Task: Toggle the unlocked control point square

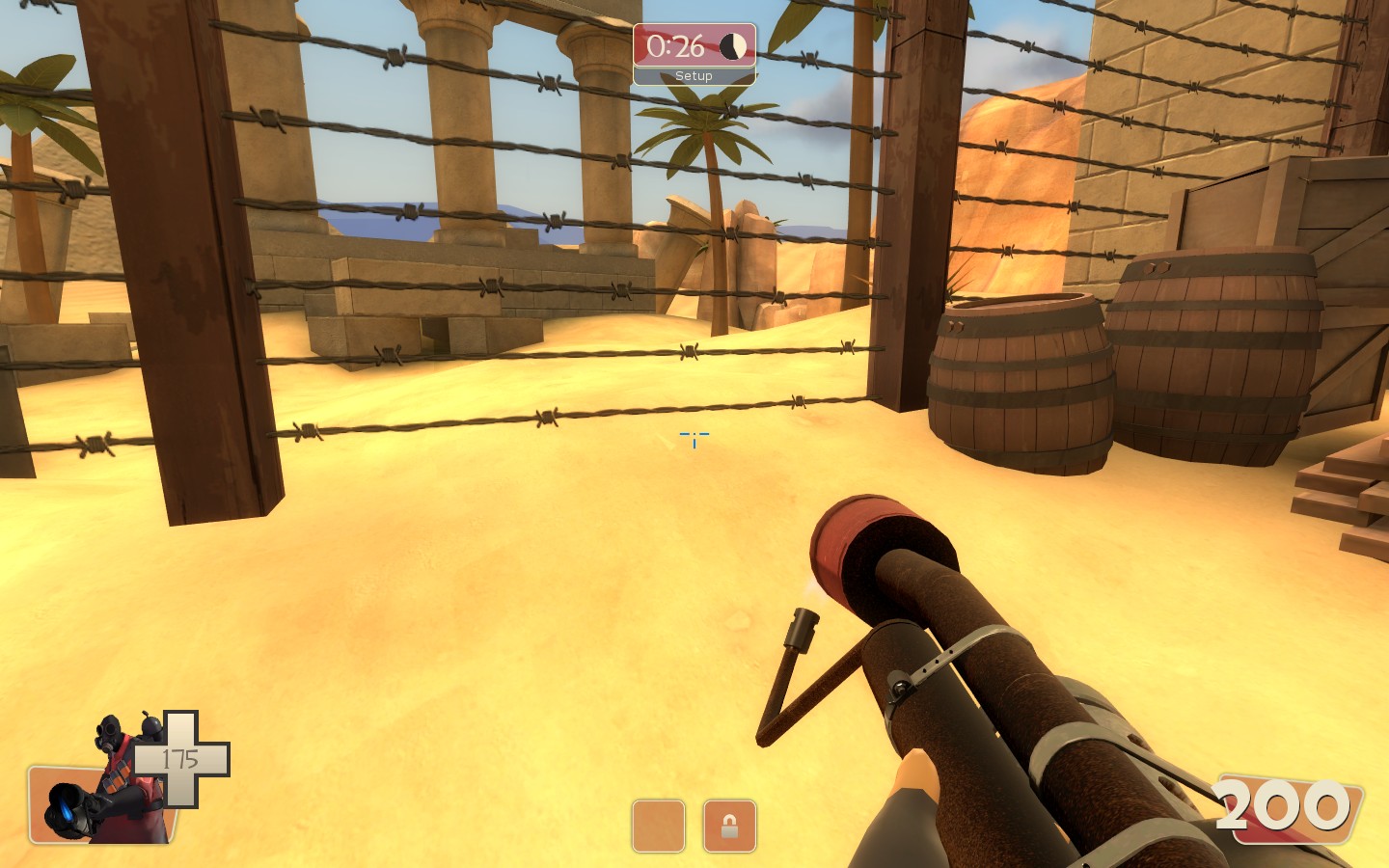Action: [659, 827]
